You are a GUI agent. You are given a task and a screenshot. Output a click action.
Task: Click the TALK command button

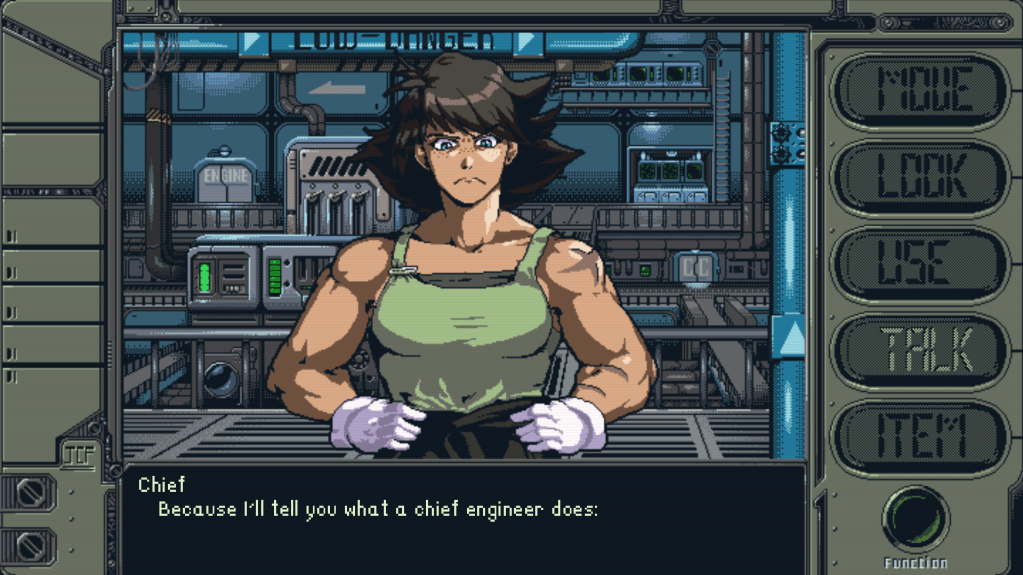click(x=921, y=349)
